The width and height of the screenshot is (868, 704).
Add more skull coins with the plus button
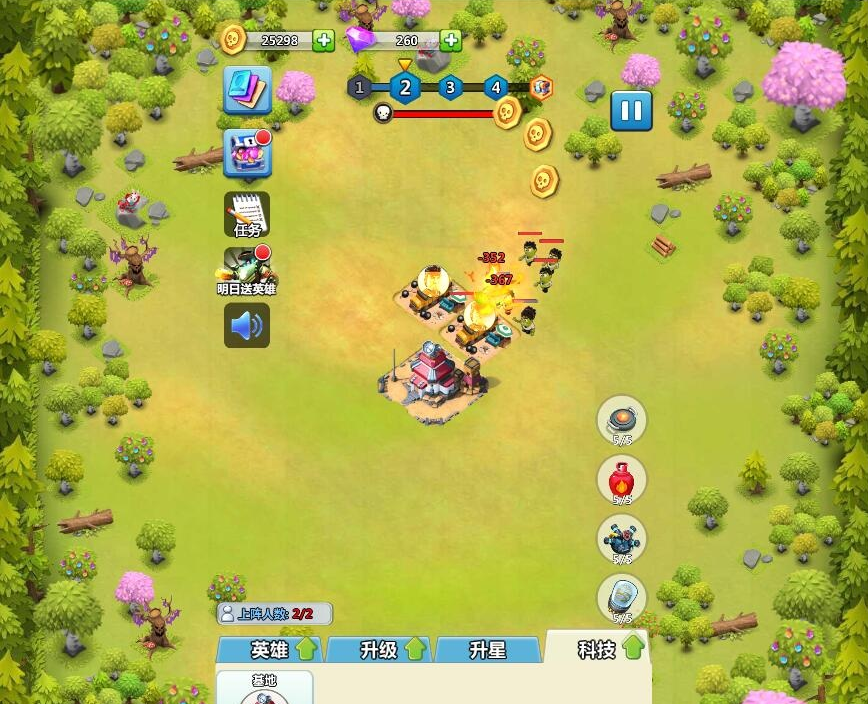pos(323,40)
